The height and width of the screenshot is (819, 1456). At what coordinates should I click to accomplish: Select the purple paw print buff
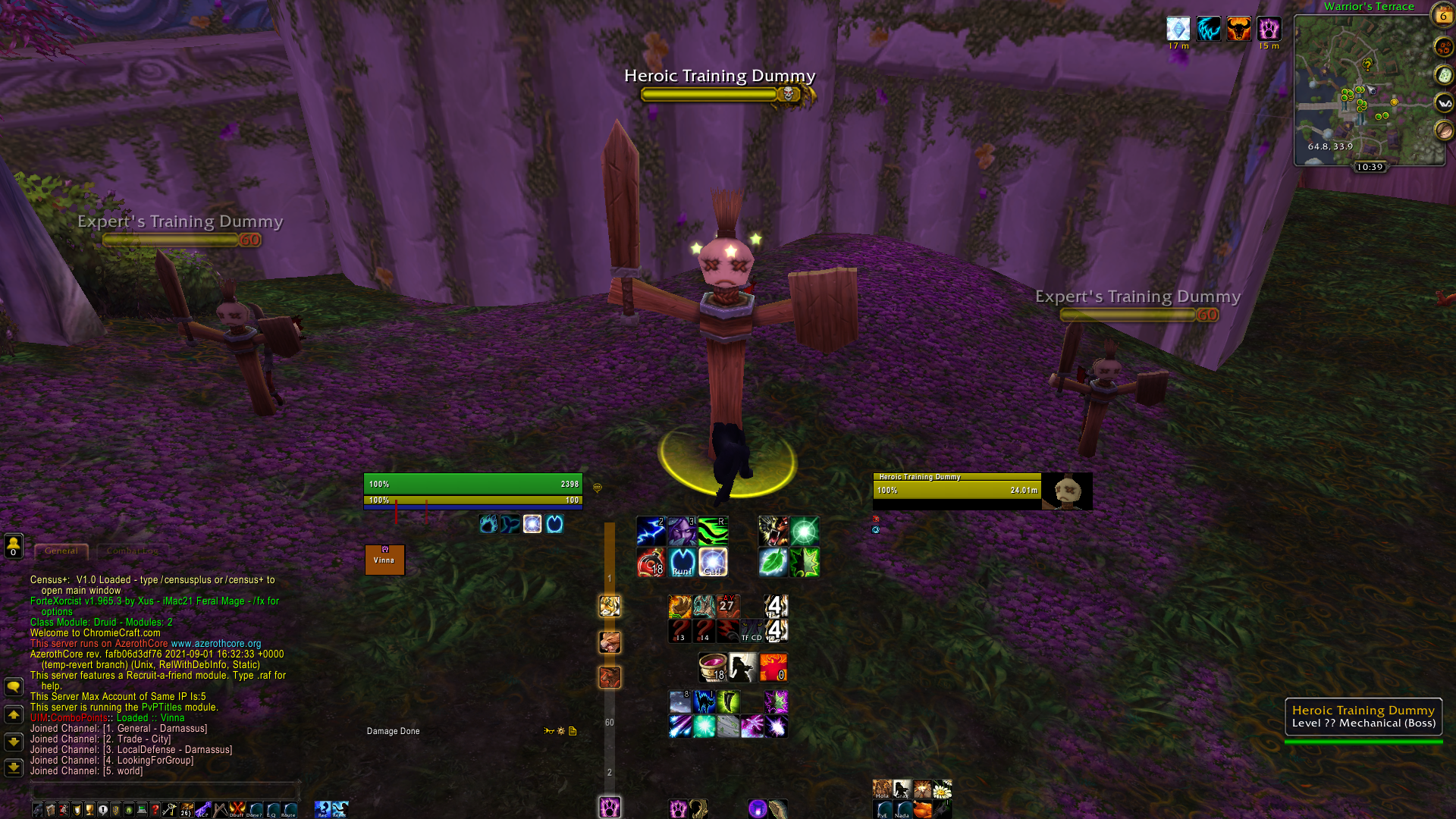(1269, 29)
